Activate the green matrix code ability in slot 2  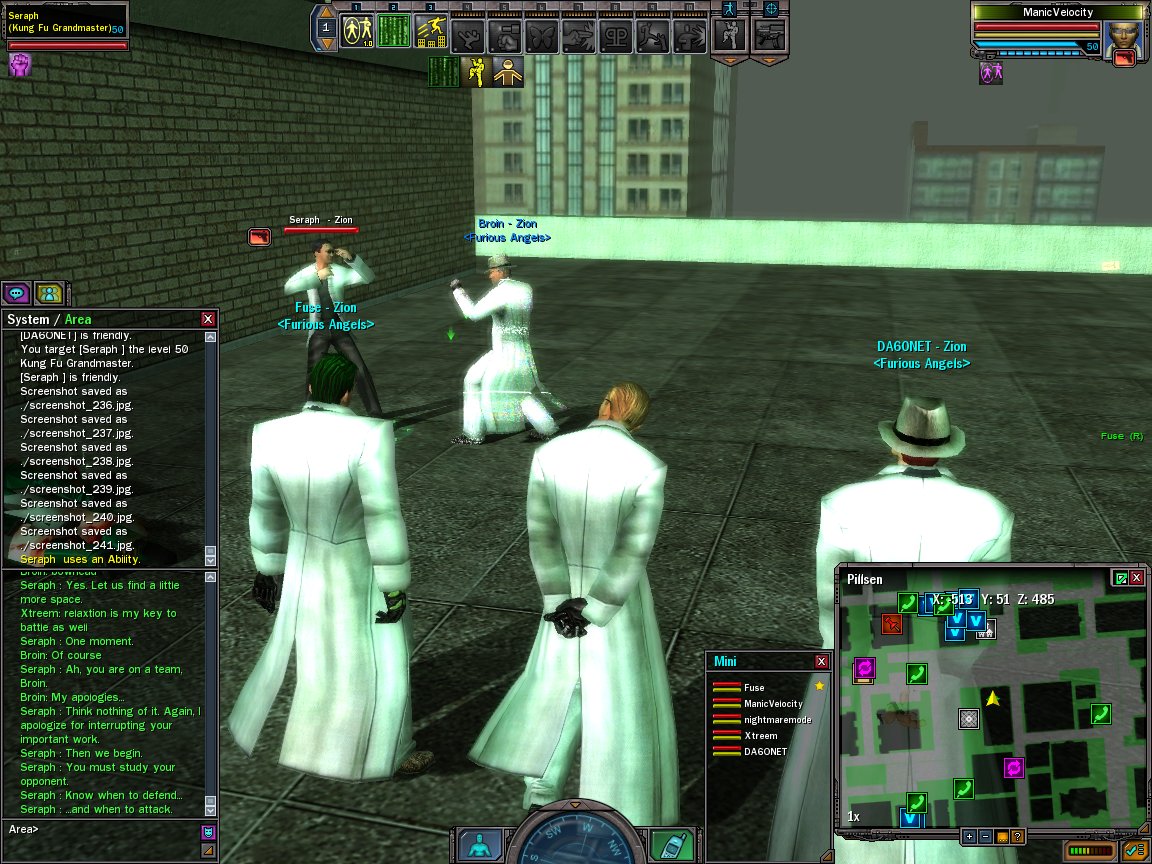[394, 31]
